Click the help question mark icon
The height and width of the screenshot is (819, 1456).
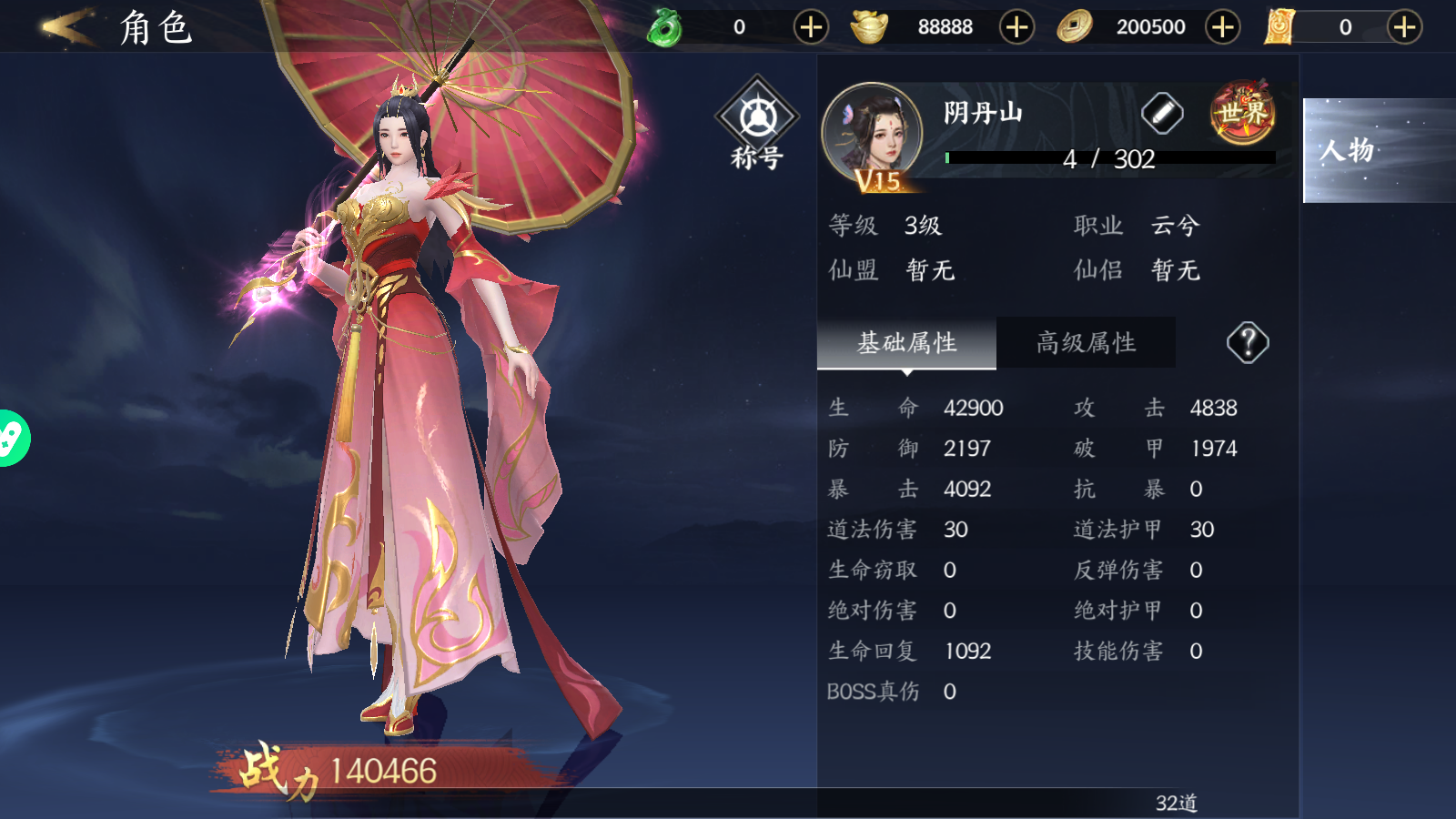click(1249, 342)
